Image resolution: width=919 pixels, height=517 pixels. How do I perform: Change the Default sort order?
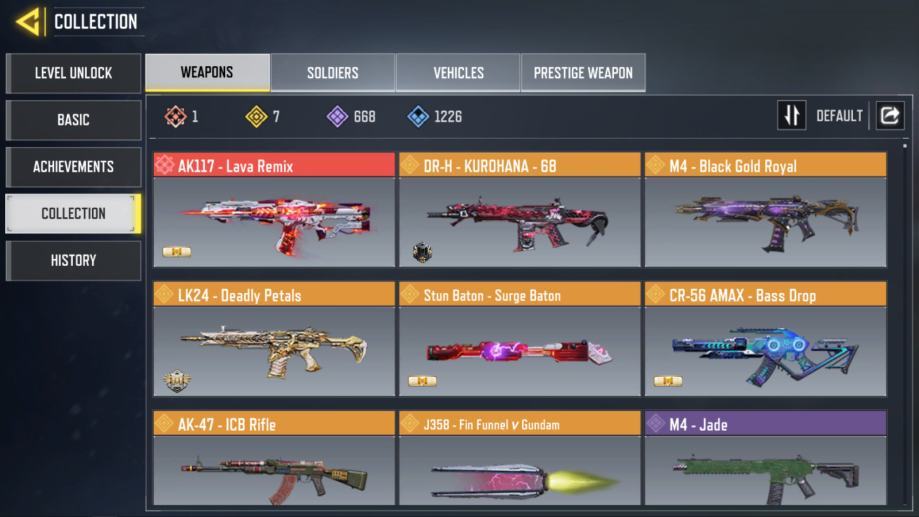tap(821, 116)
